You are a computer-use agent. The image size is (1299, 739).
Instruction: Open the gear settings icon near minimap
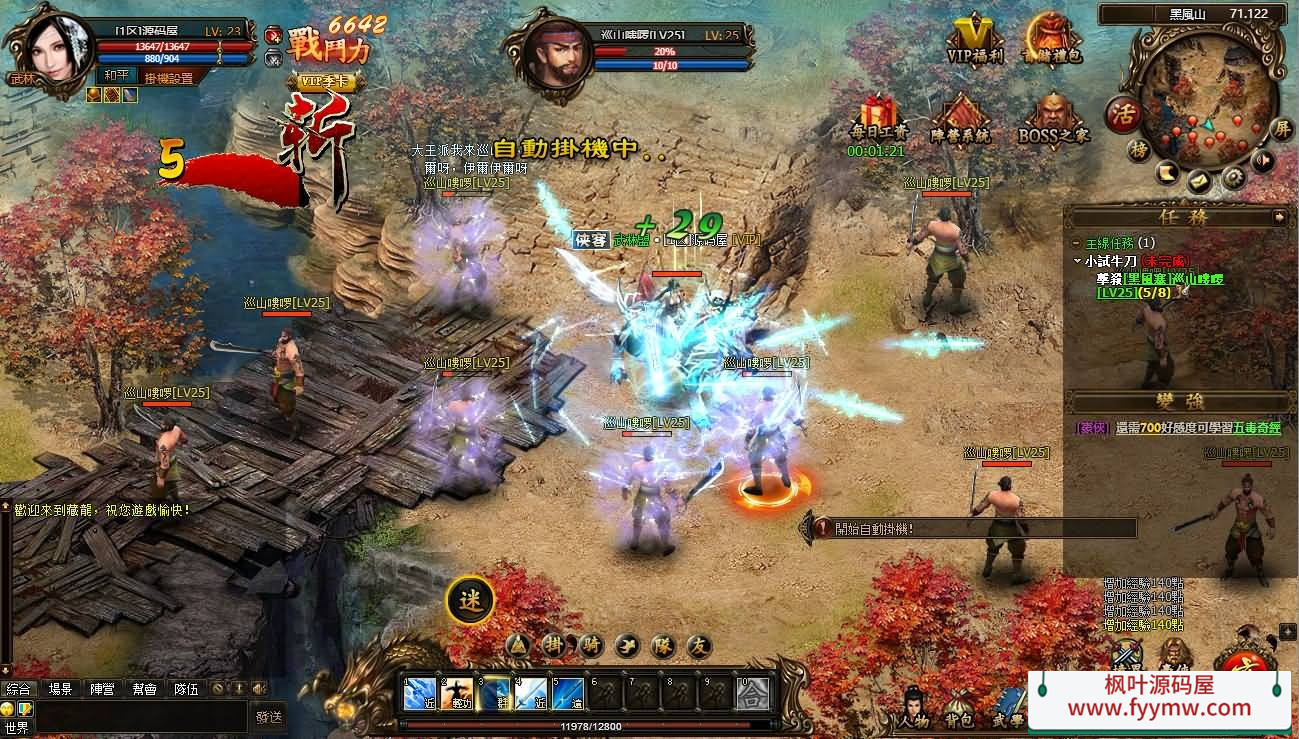pyautogui.click(x=1233, y=178)
